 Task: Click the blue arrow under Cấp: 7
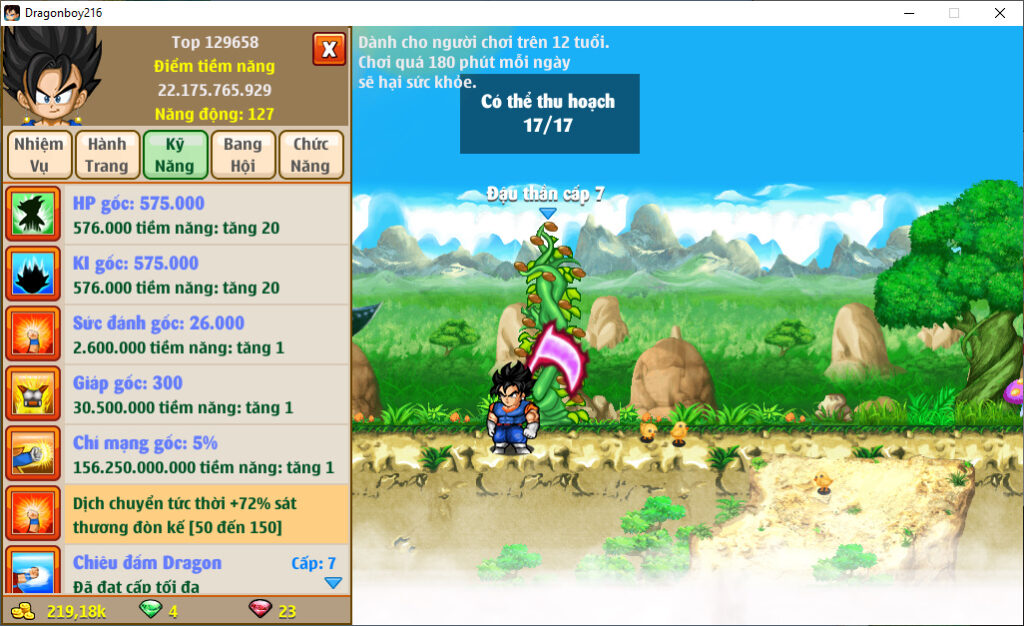[333, 582]
